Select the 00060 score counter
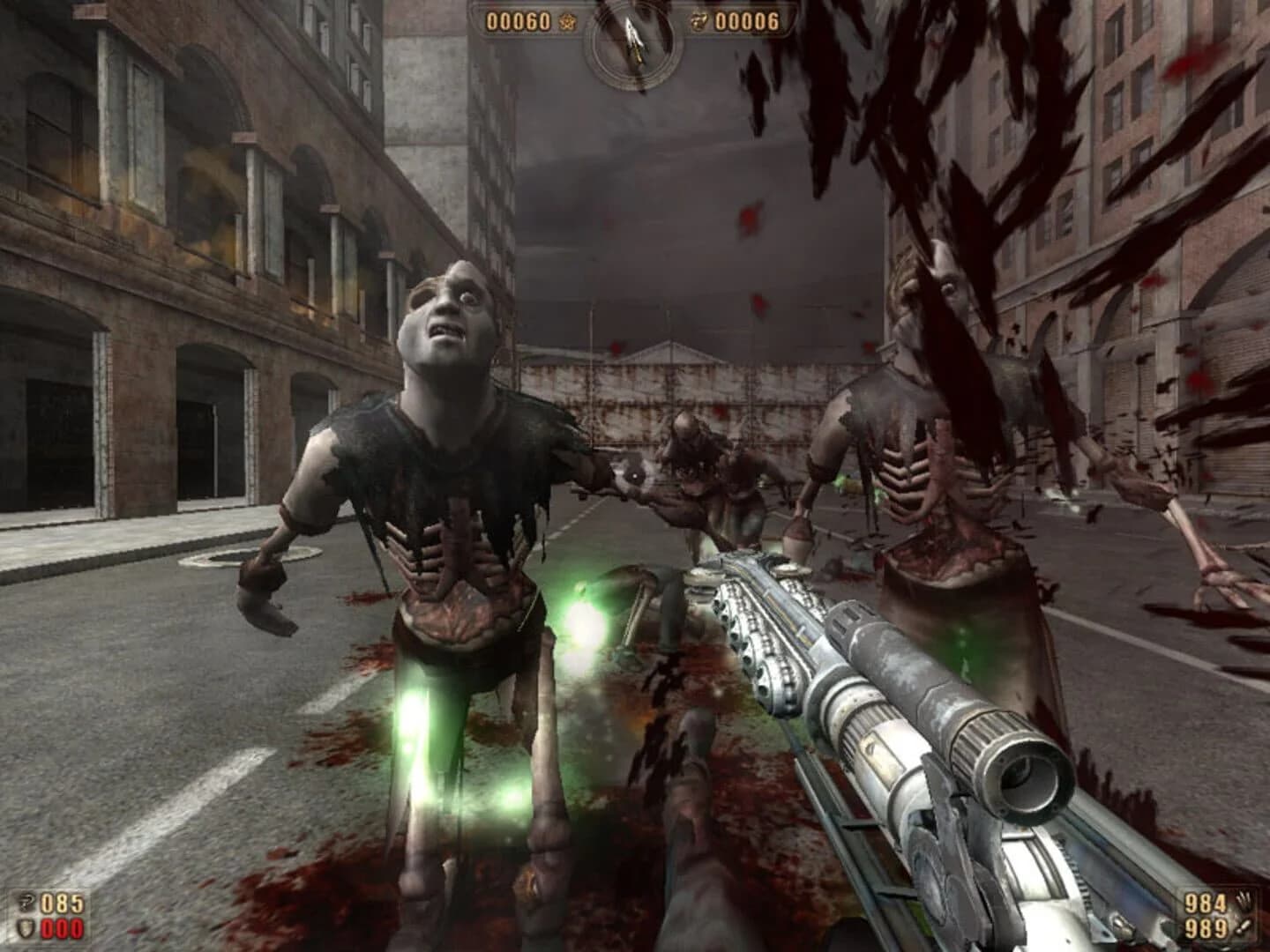The height and width of the screenshot is (952, 1270). point(519,21)
